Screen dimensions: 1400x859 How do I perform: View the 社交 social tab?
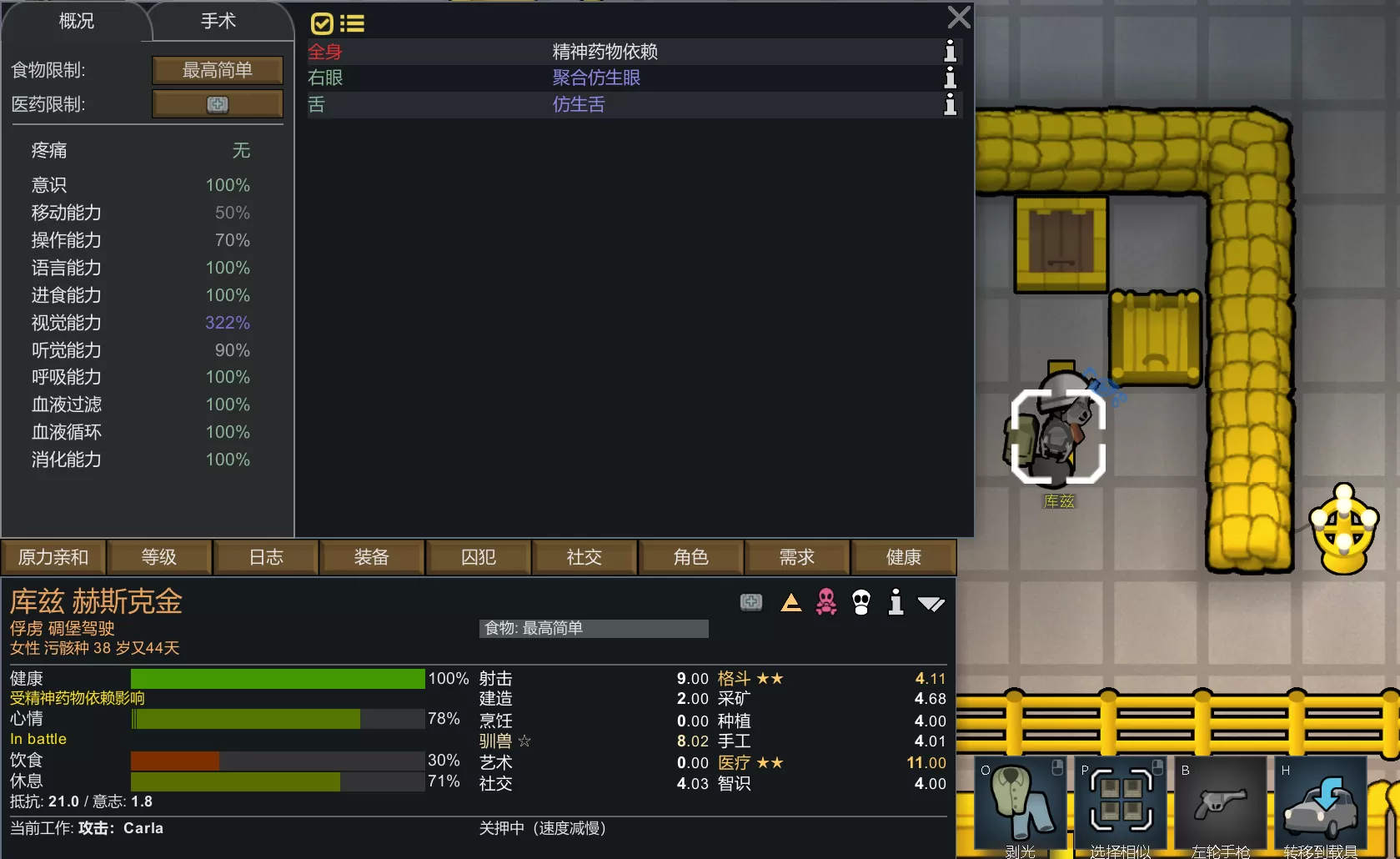click(585, 557)
